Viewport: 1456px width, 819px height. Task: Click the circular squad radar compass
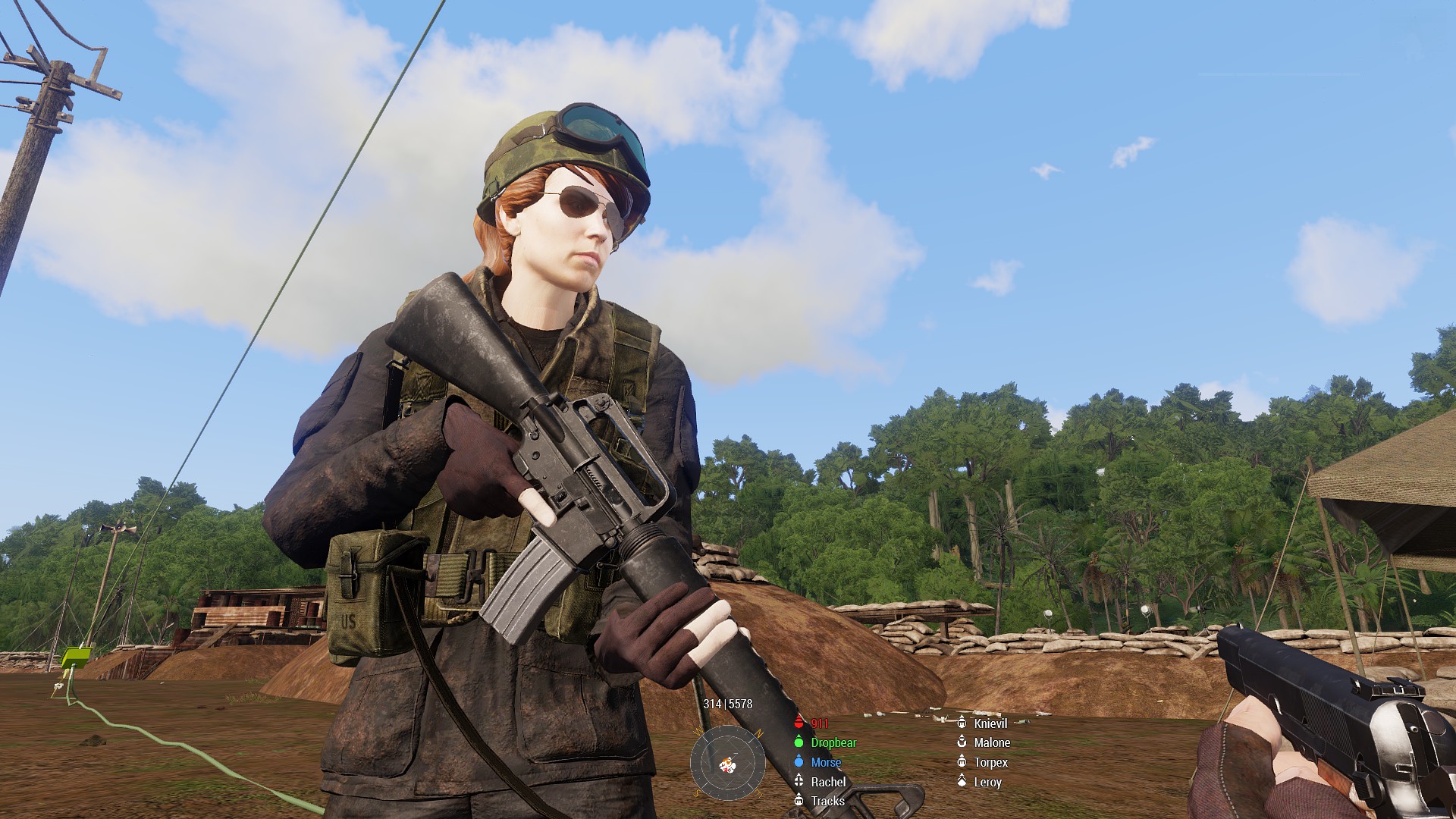click(x=727, y=763)
